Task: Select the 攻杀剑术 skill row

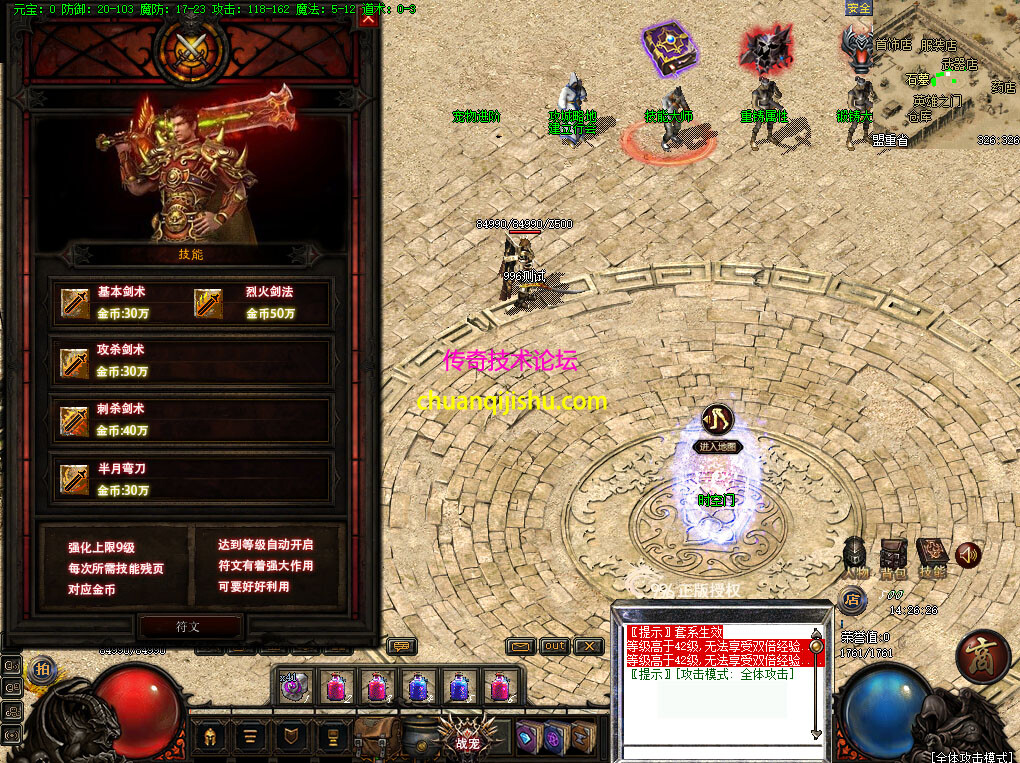Action: 191,361
